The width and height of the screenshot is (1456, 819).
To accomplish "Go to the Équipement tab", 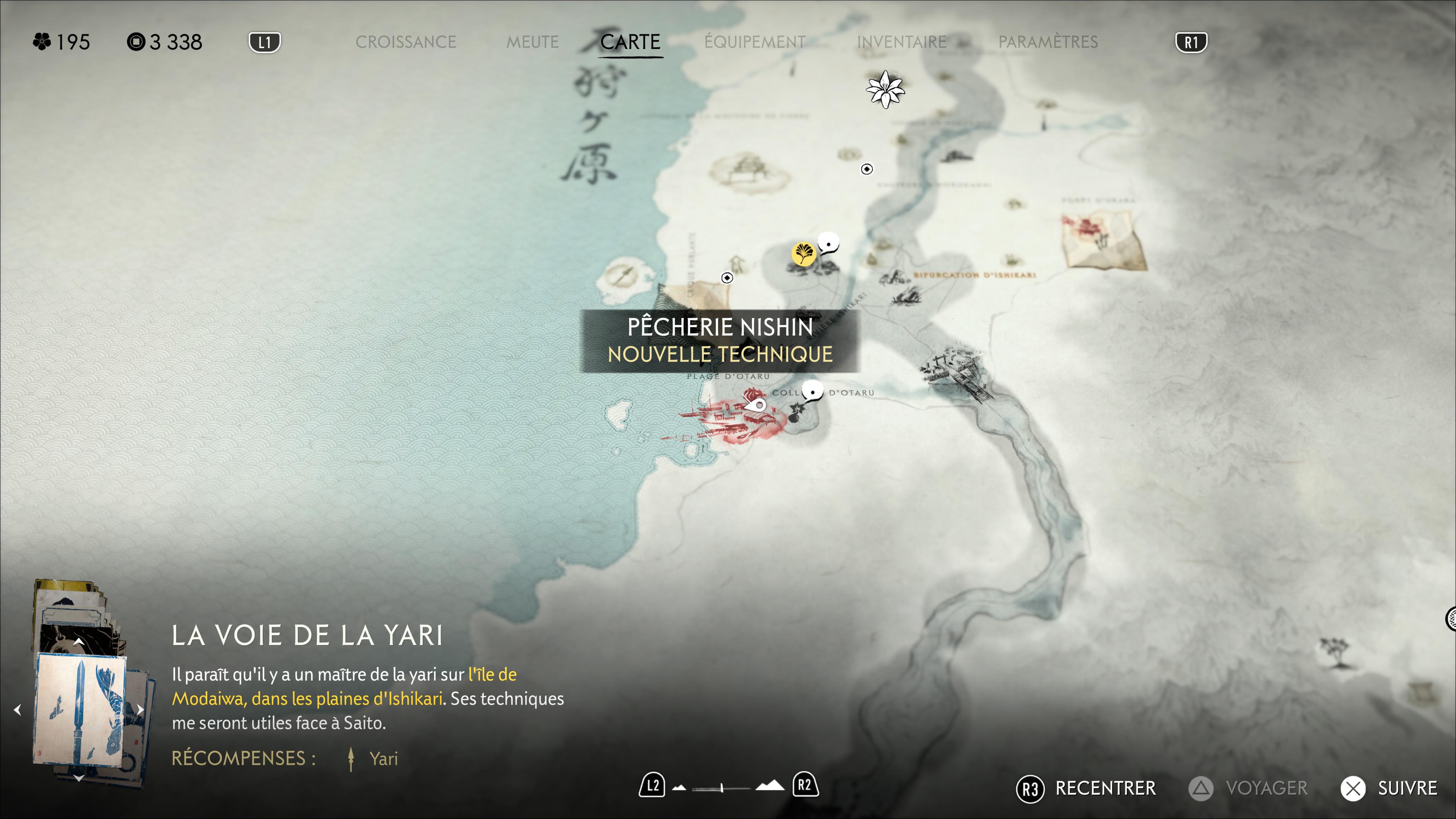I will click(755, 42).
